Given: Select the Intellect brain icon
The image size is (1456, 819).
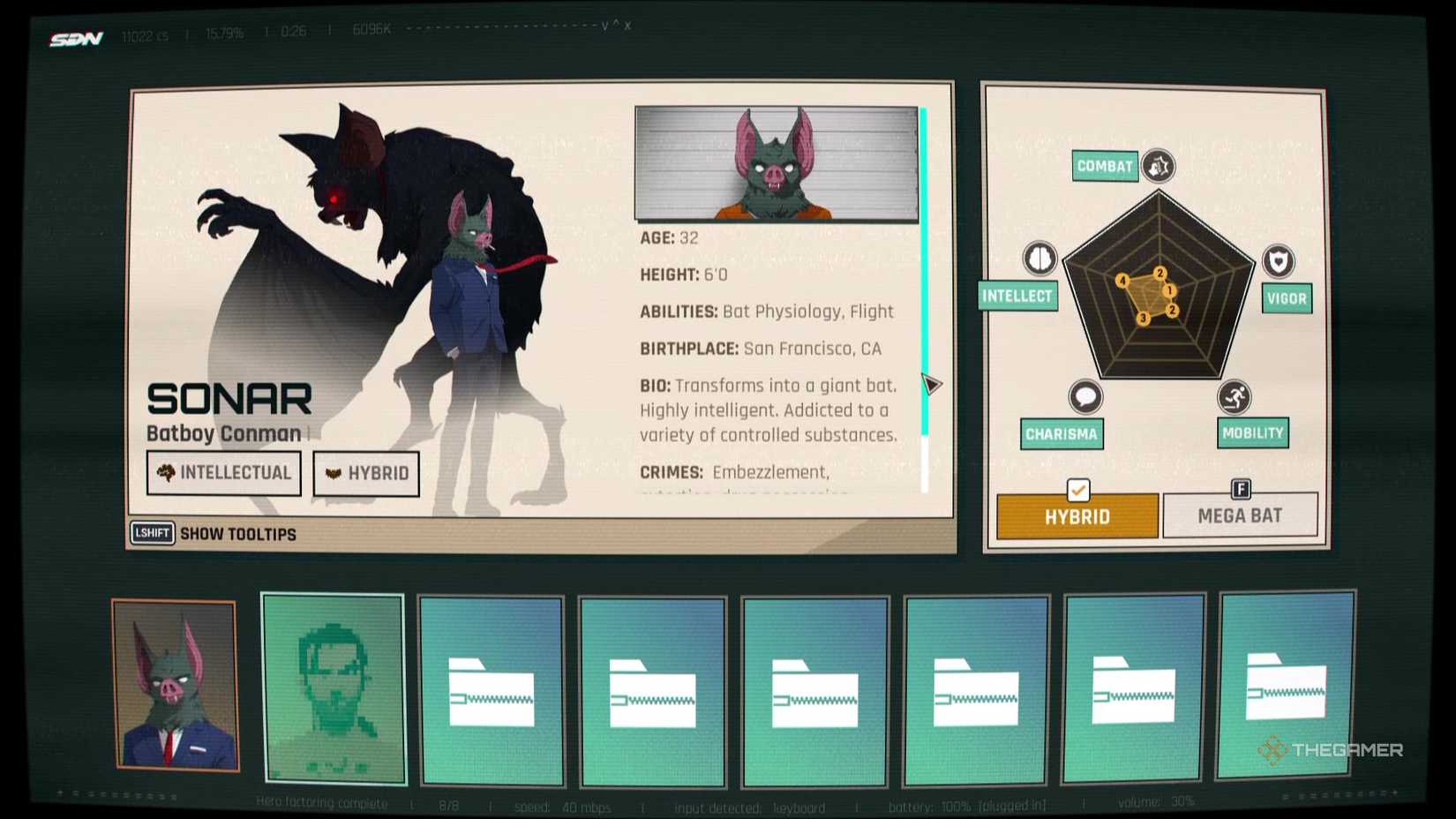Looking at the screenshot, I should coord(1041,258).
